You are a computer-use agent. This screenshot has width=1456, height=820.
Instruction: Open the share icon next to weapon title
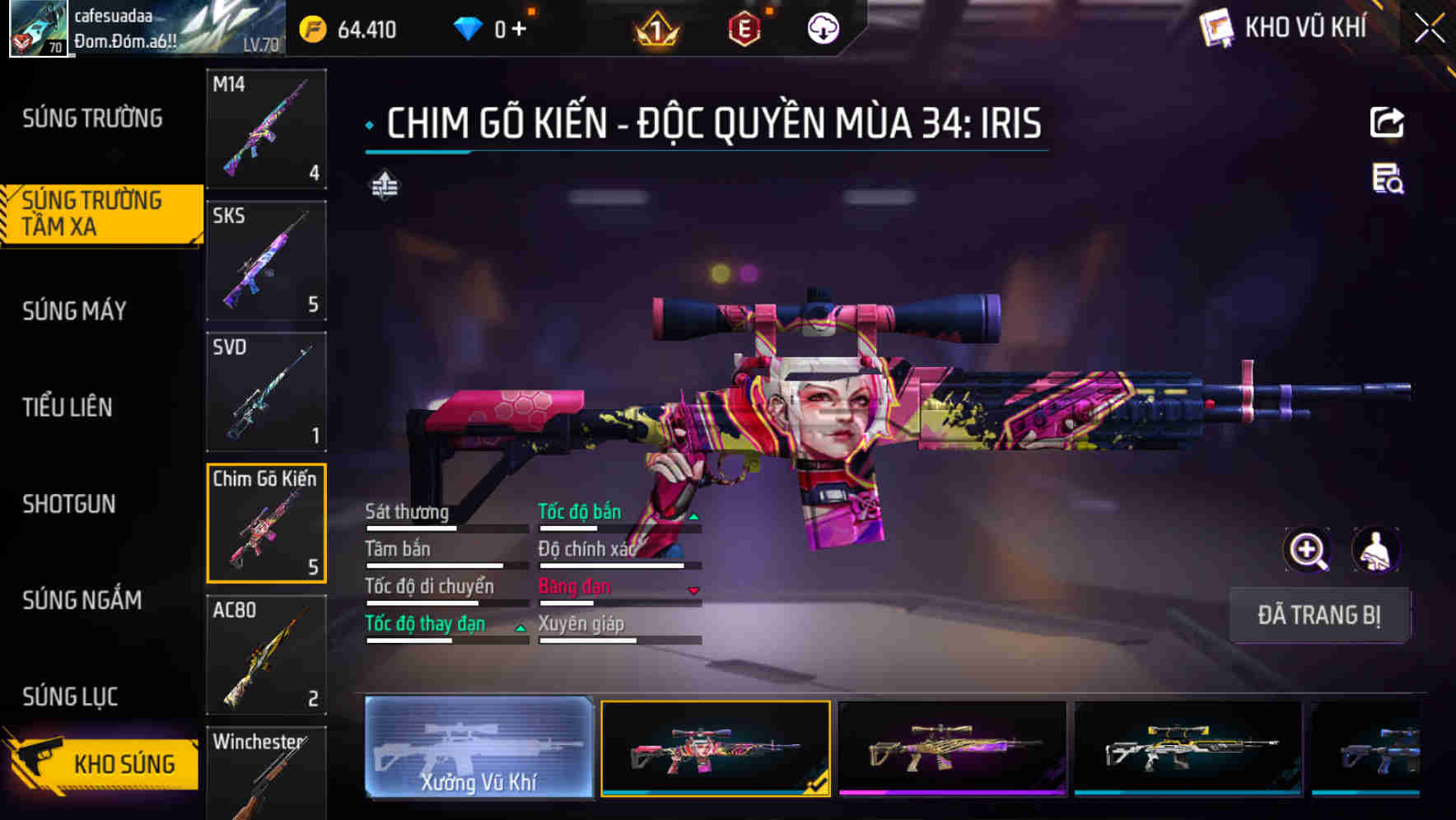[1388, 122]
